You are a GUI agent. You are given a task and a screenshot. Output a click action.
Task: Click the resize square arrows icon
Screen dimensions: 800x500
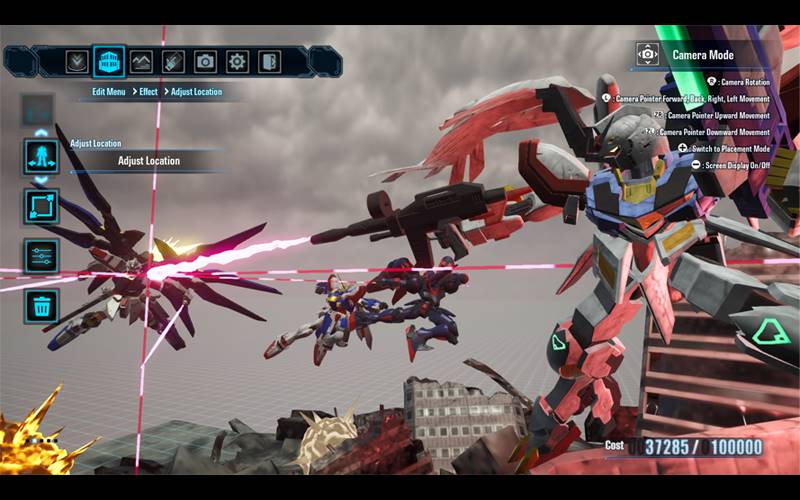tap(41, 206)
